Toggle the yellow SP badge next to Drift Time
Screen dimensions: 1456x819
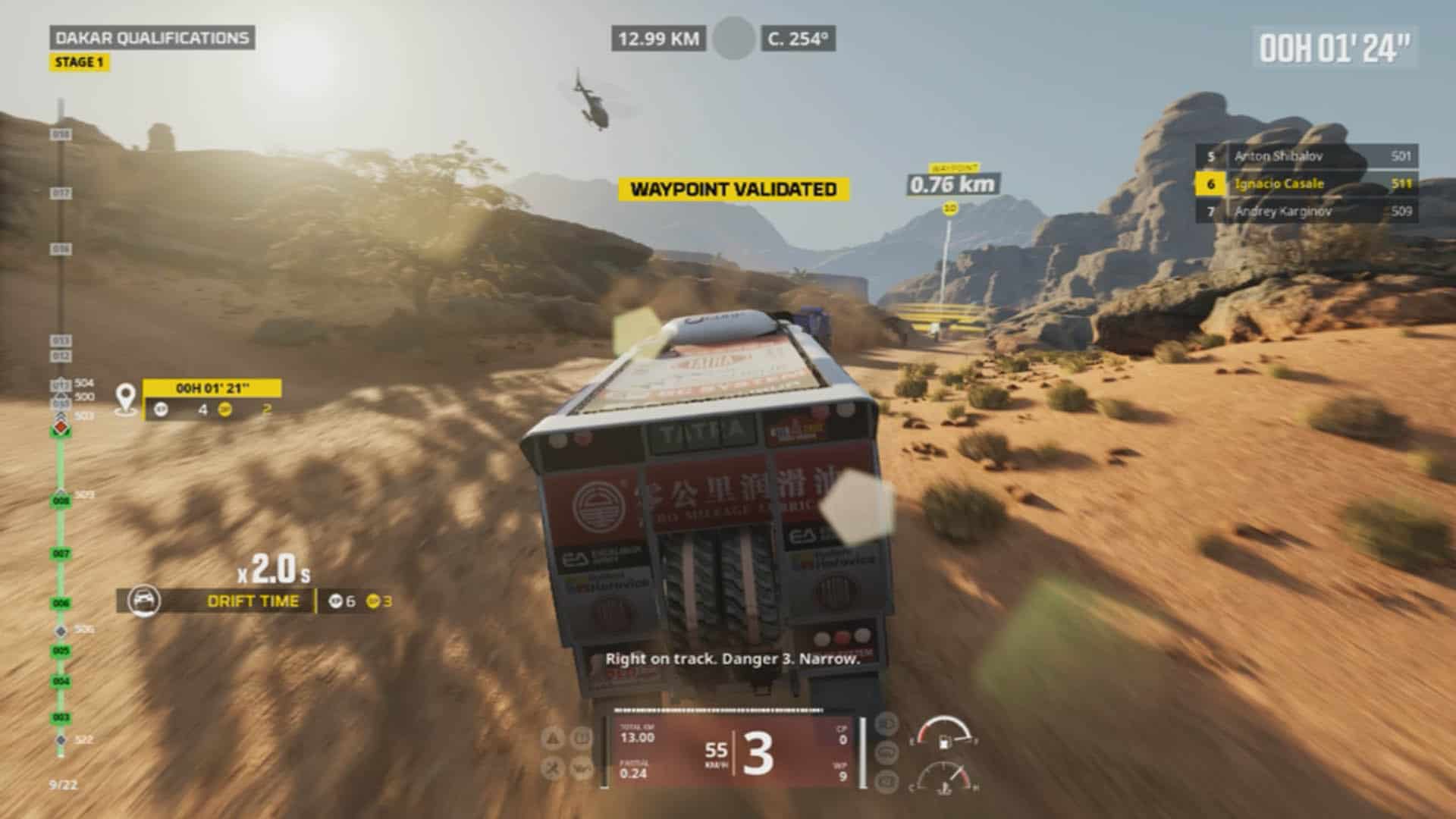[x=372, y=601]
